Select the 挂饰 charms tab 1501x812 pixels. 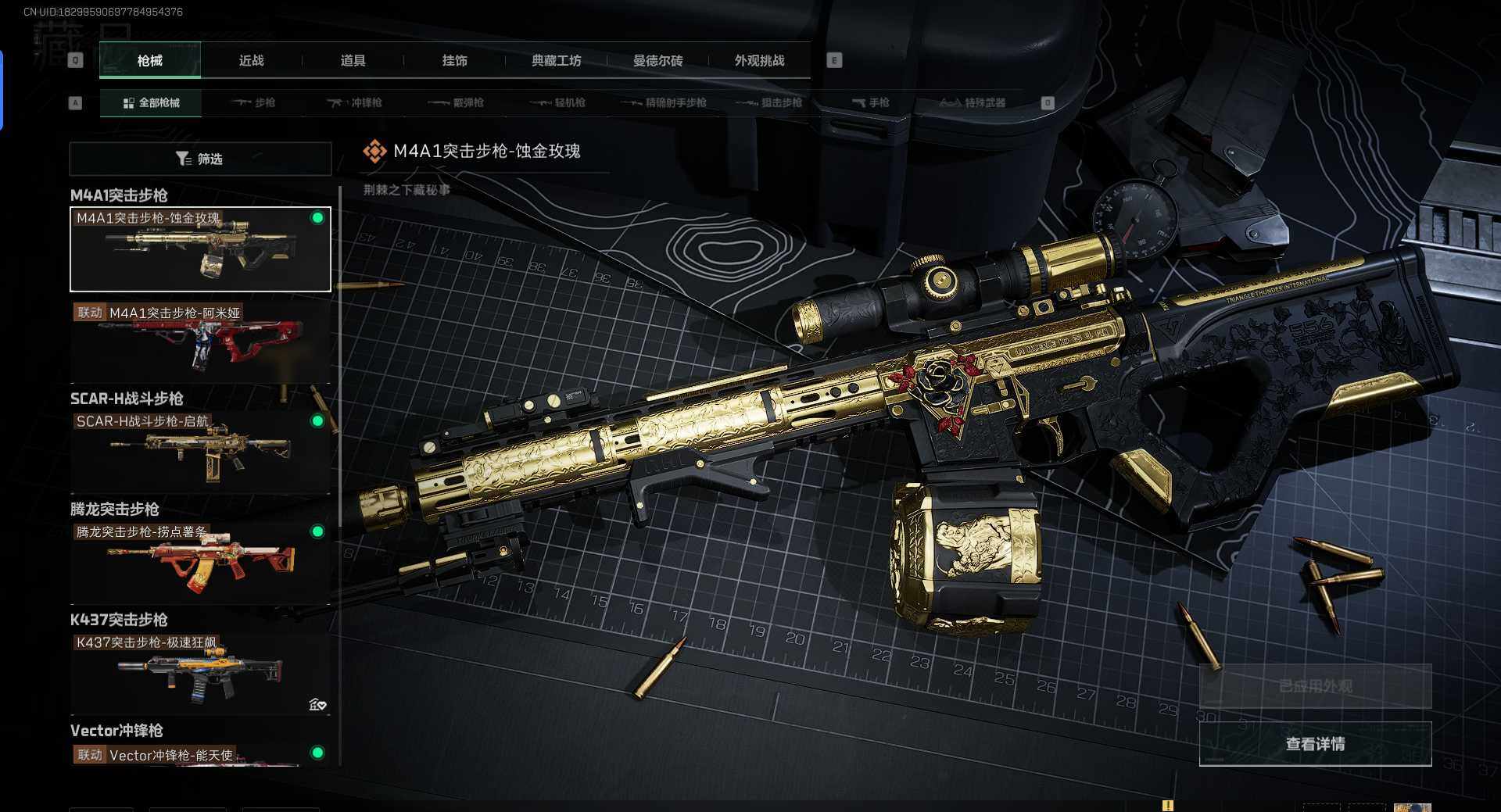click(454, 60)
